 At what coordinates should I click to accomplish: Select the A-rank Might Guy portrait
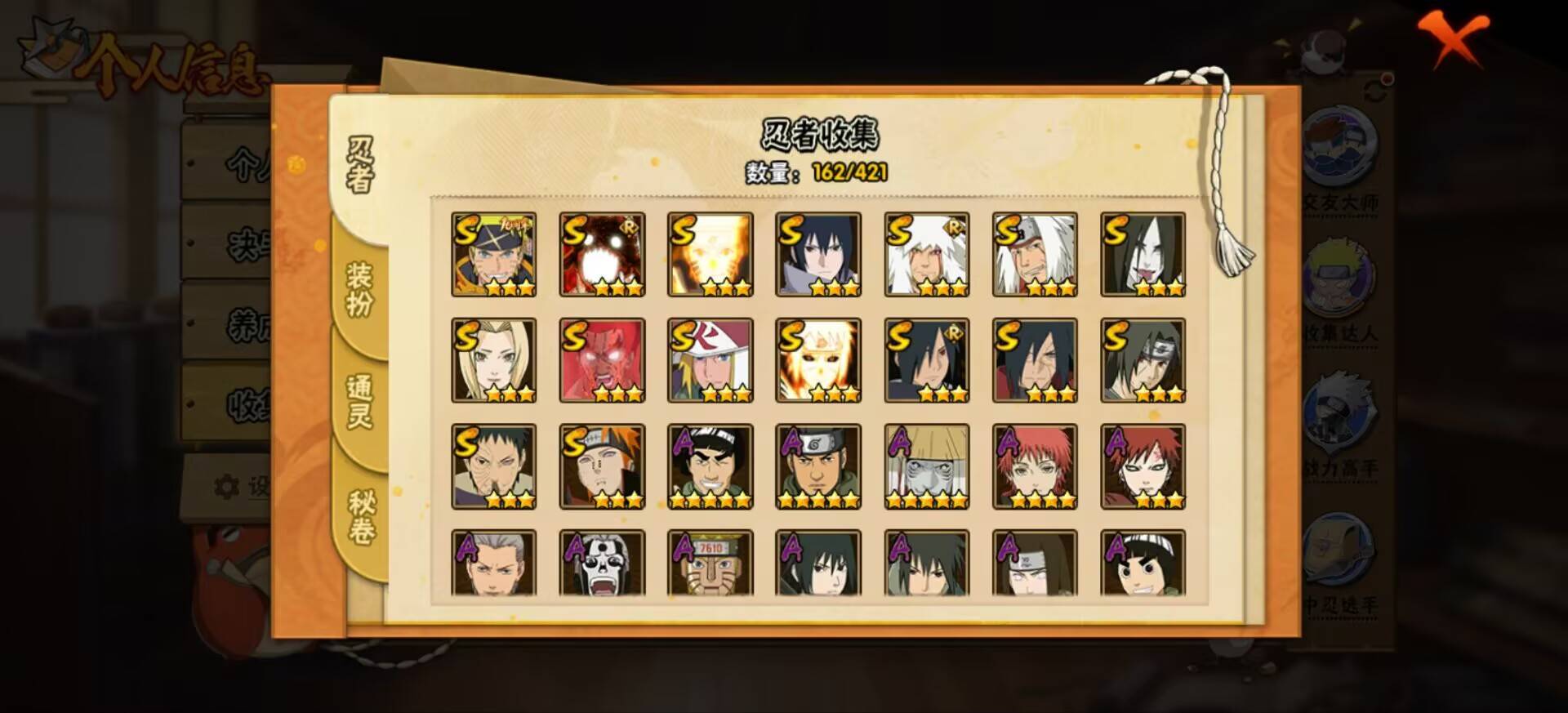710,466
